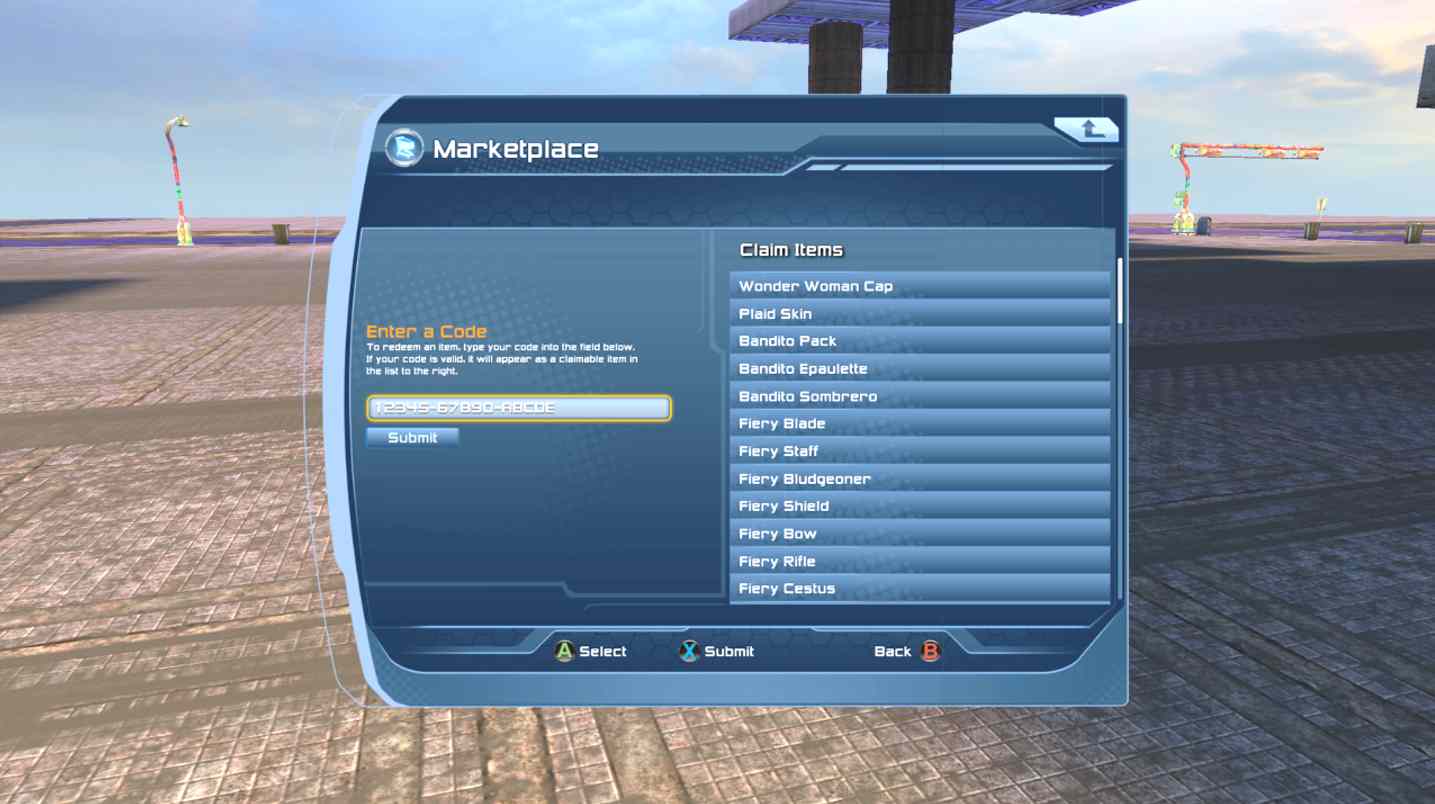
Task: Select the redemption code input field
Action: tap(520, 408)
